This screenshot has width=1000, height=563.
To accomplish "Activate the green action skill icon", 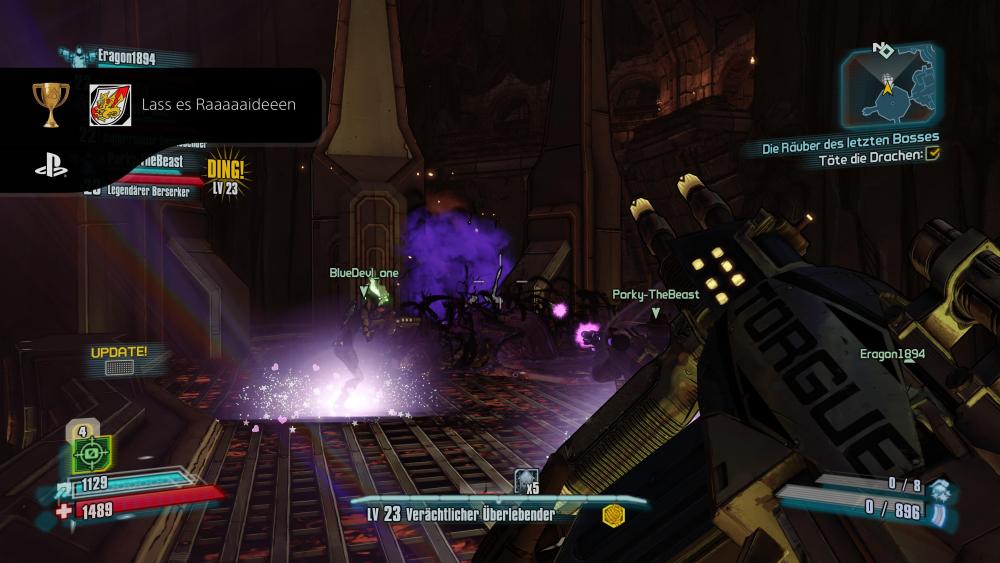I will coord(88,456).
